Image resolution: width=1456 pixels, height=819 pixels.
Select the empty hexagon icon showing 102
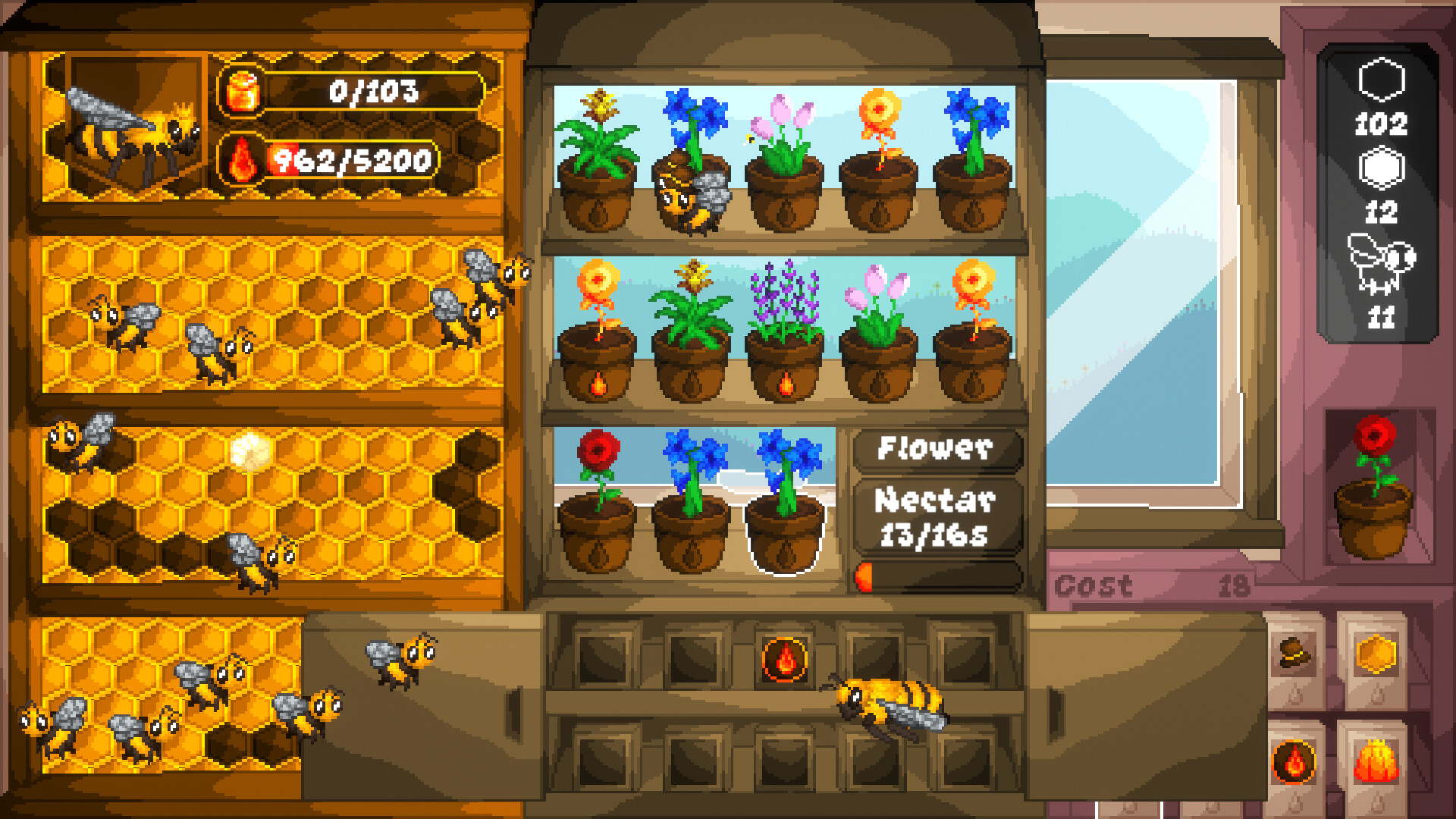click(x=1382, y=78)
